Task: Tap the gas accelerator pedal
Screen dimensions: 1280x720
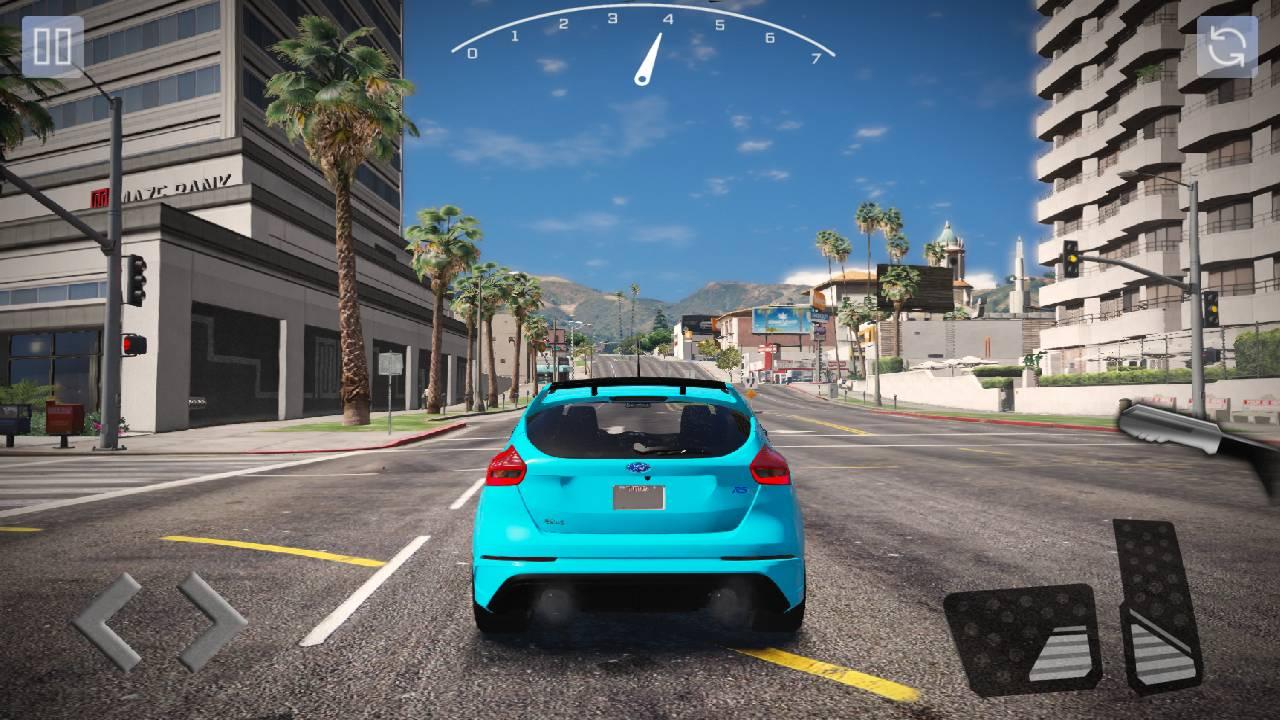Action: 1157,604
